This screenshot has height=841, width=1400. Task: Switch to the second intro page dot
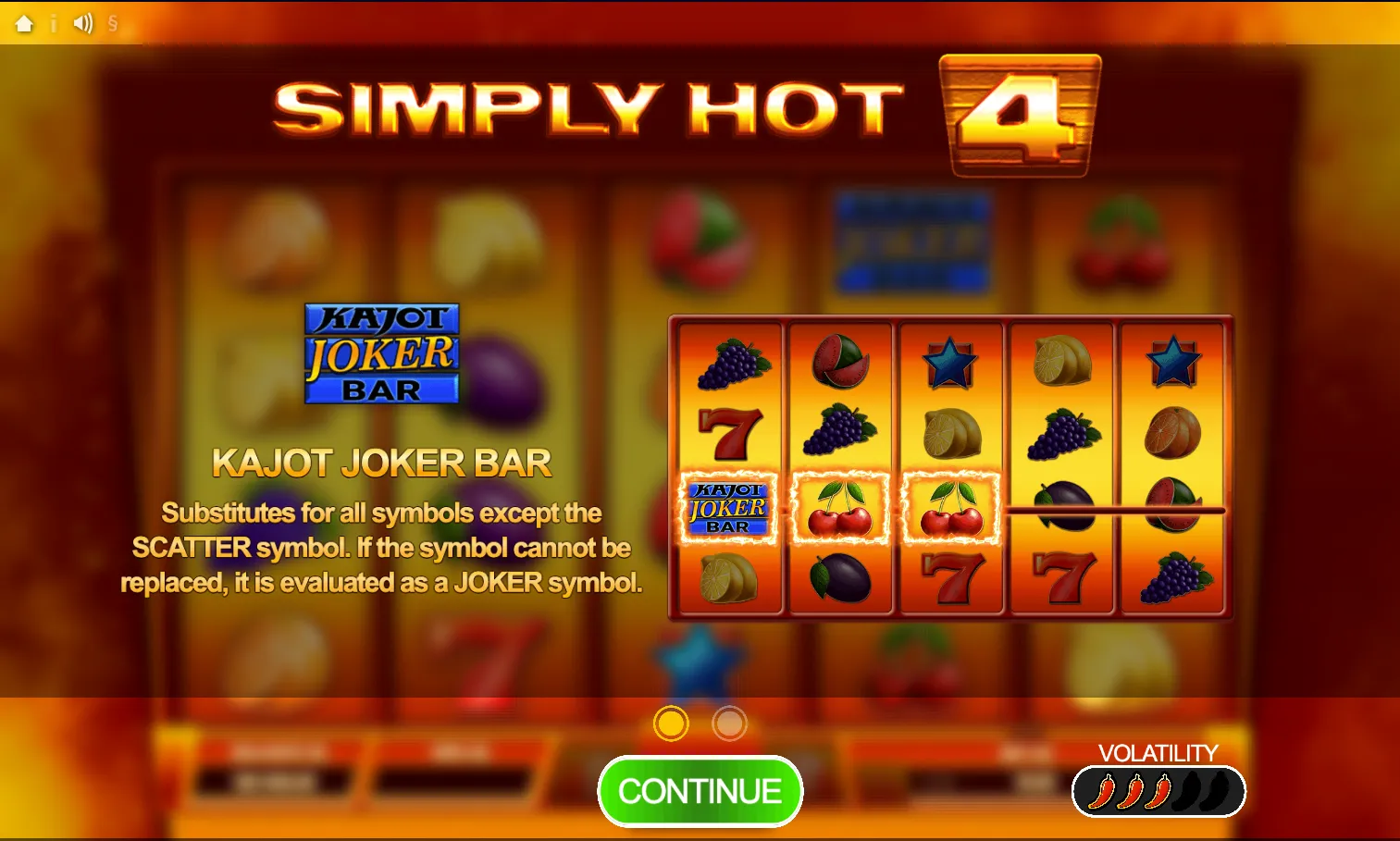(x=729, y=724)
